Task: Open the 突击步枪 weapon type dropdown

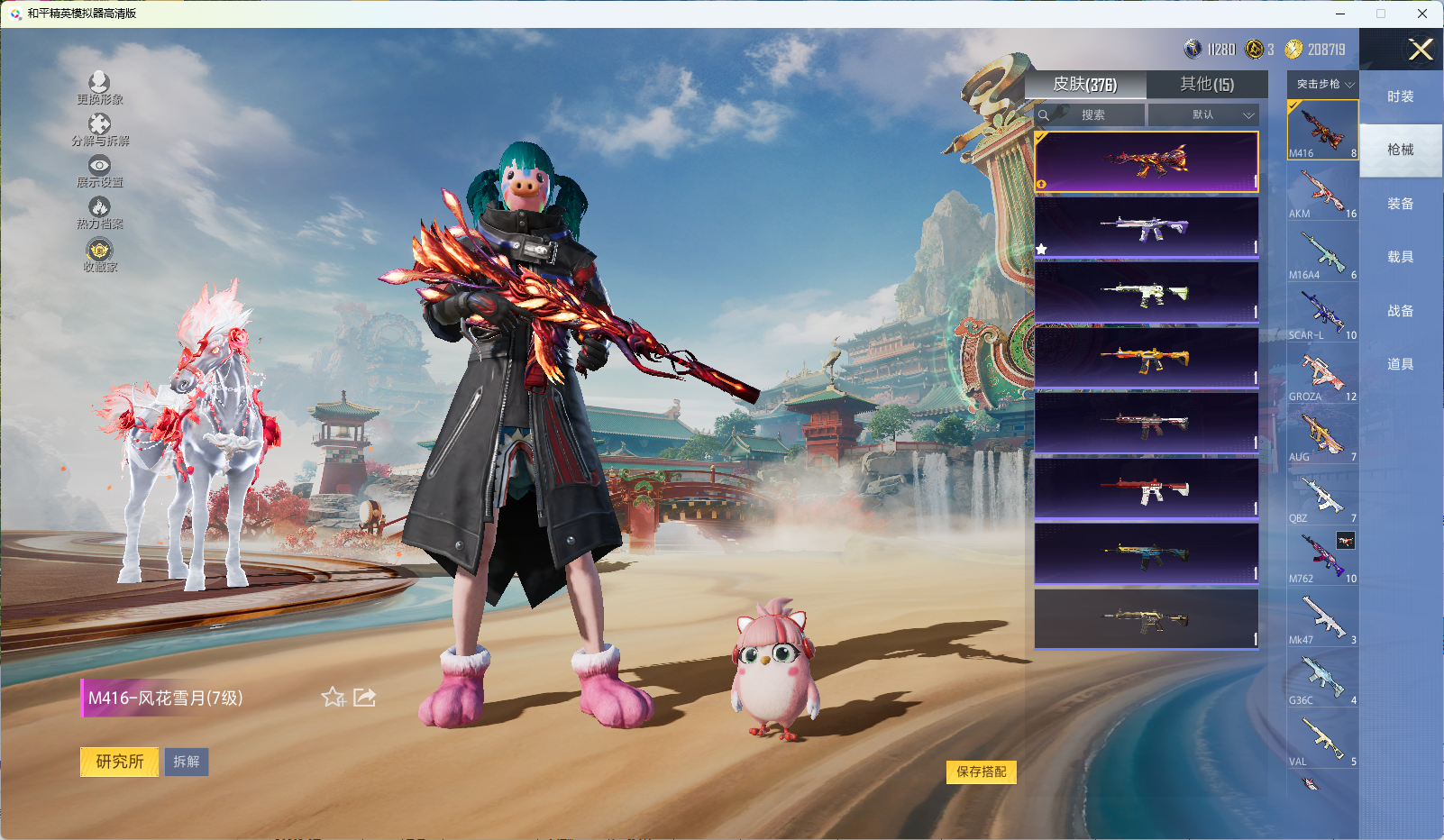Action: [x=1323, y=84]
